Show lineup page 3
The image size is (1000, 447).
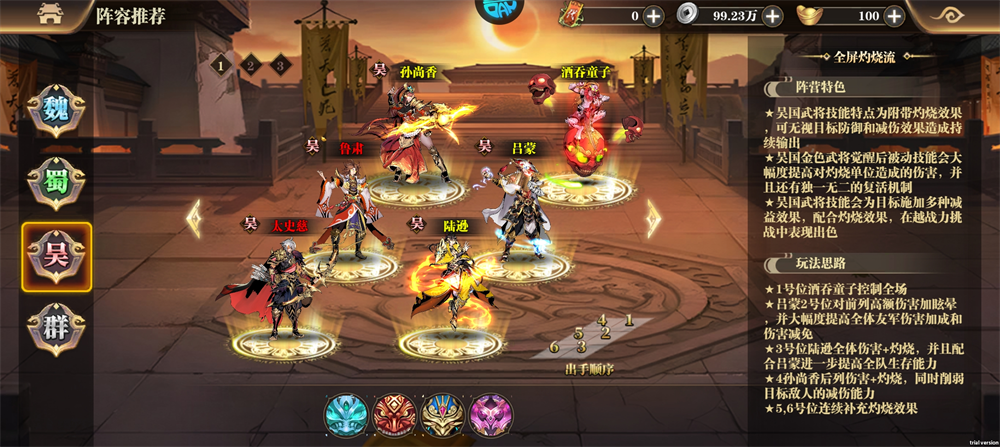(x=281, y=65)
